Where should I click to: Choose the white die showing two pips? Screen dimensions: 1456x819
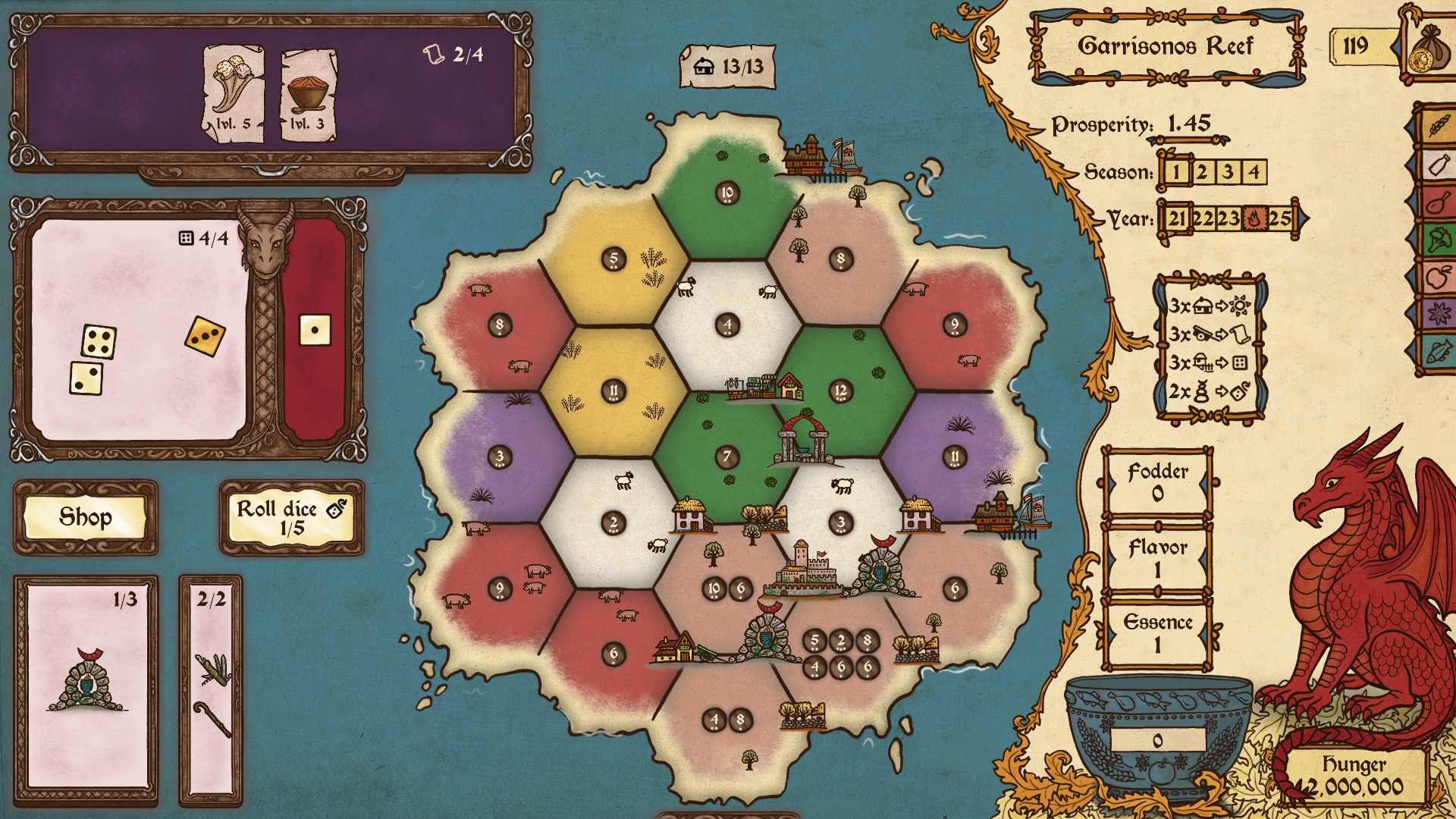(x=86, y=378)
